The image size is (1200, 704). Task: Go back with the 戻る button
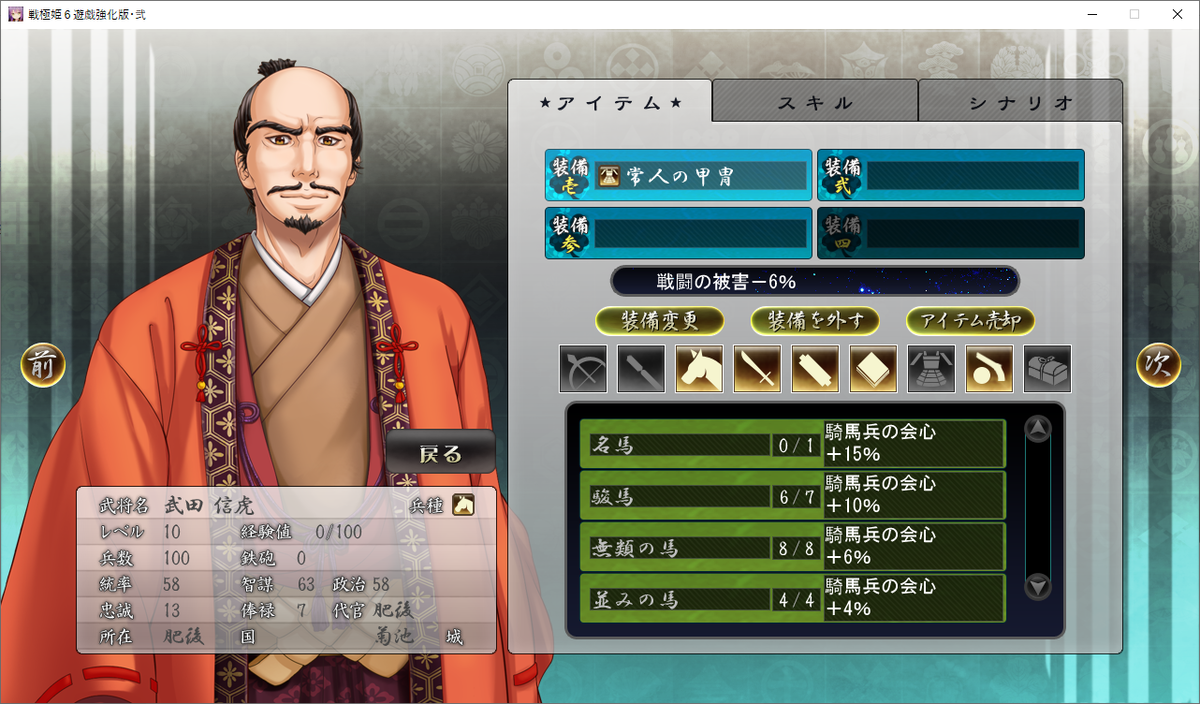coord(440,453)
